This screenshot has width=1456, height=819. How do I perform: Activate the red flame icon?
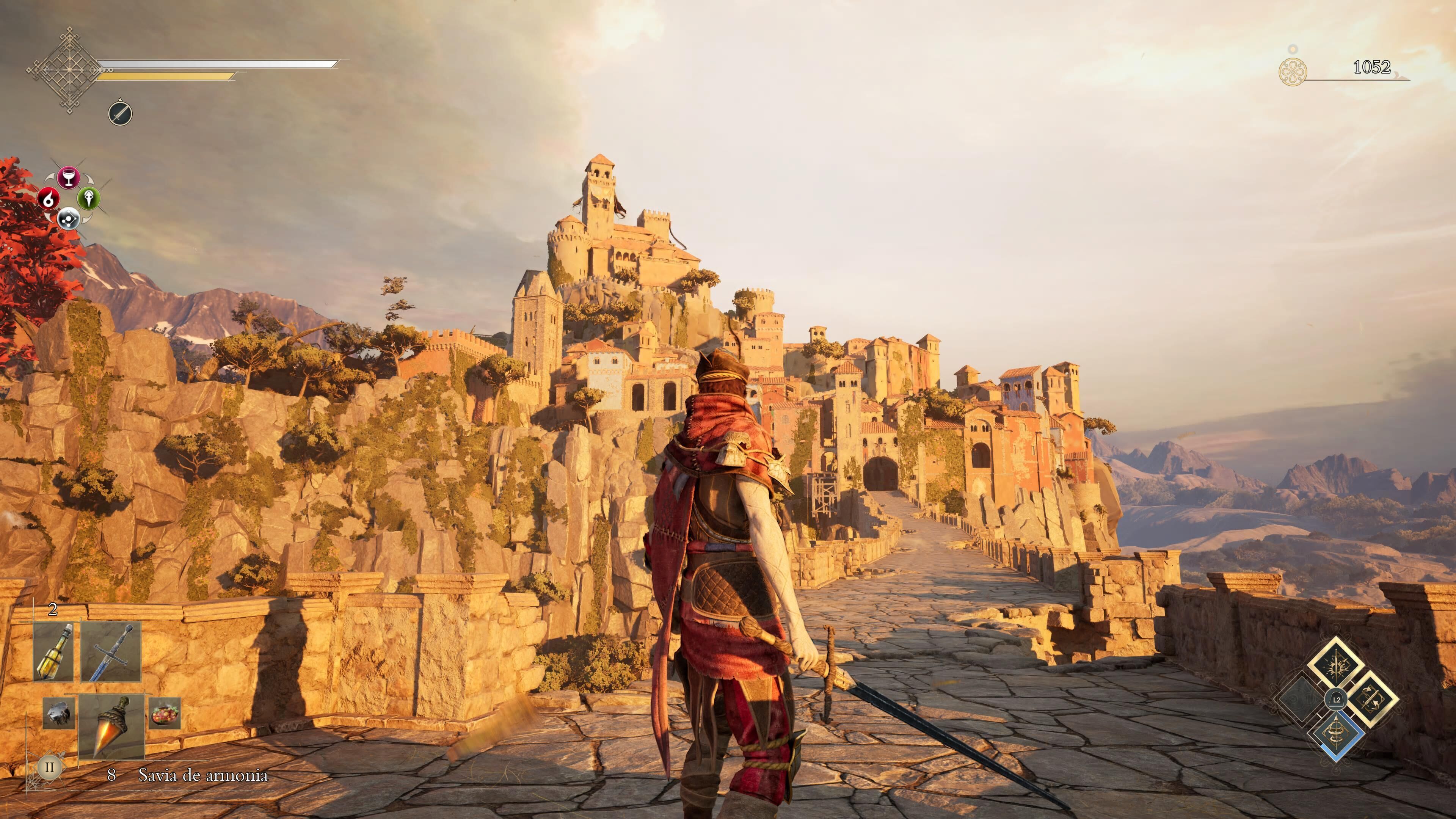[49, 198]
